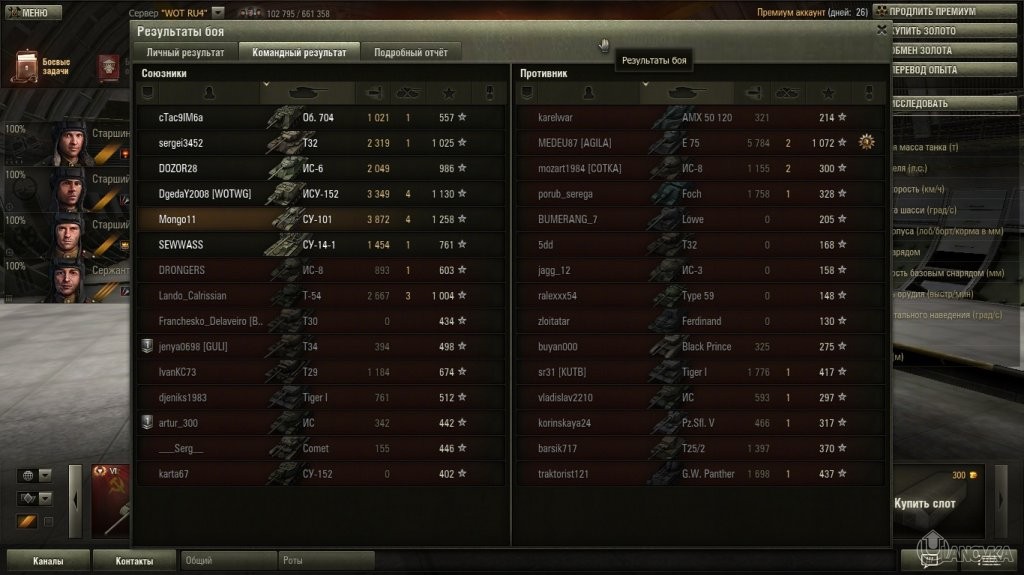Choose enemy player karelwar row
This screenshot has height=575, width=1024.
[698, 117]
